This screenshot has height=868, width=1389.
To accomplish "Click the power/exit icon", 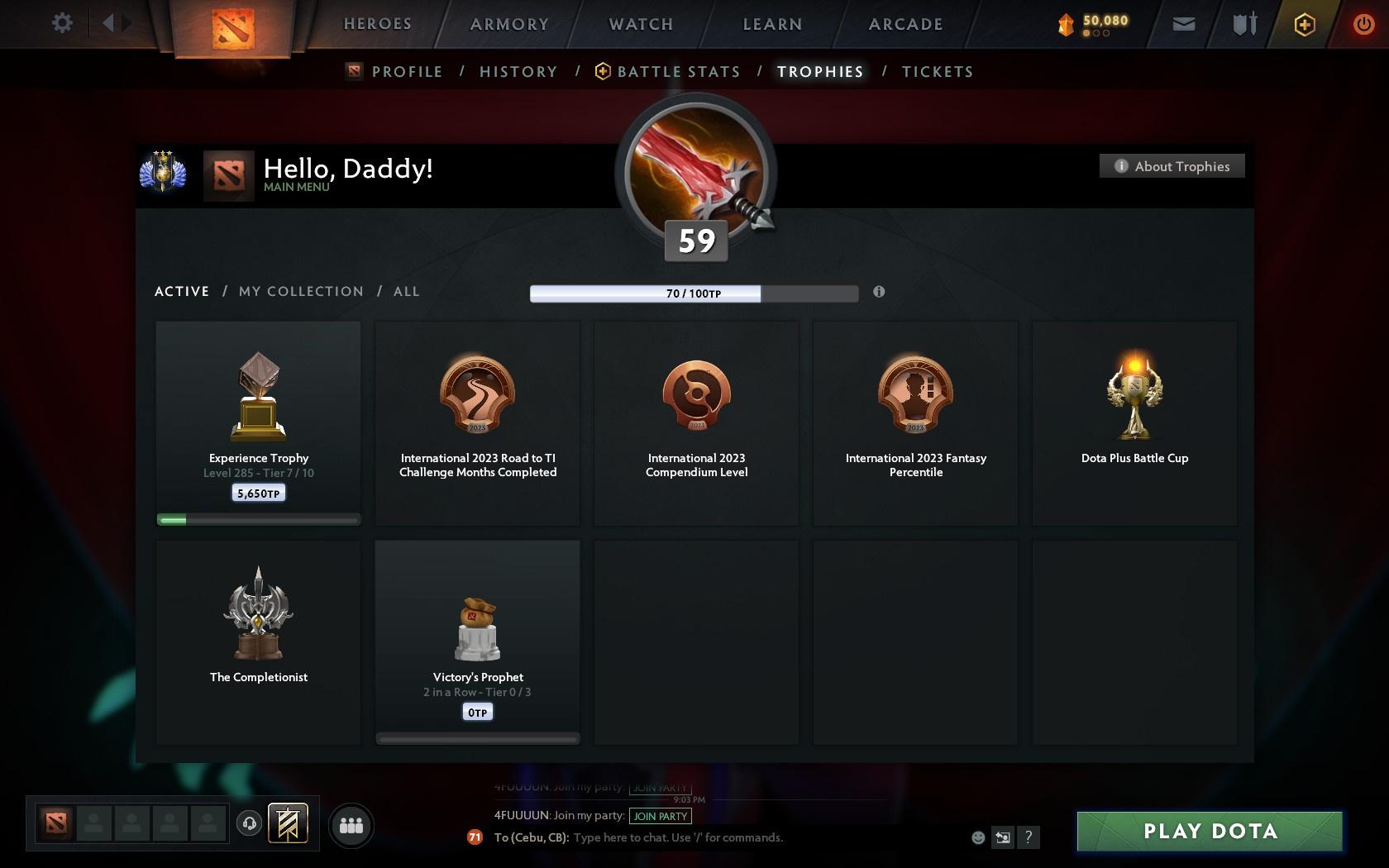I will click(x=1363, y=24).
